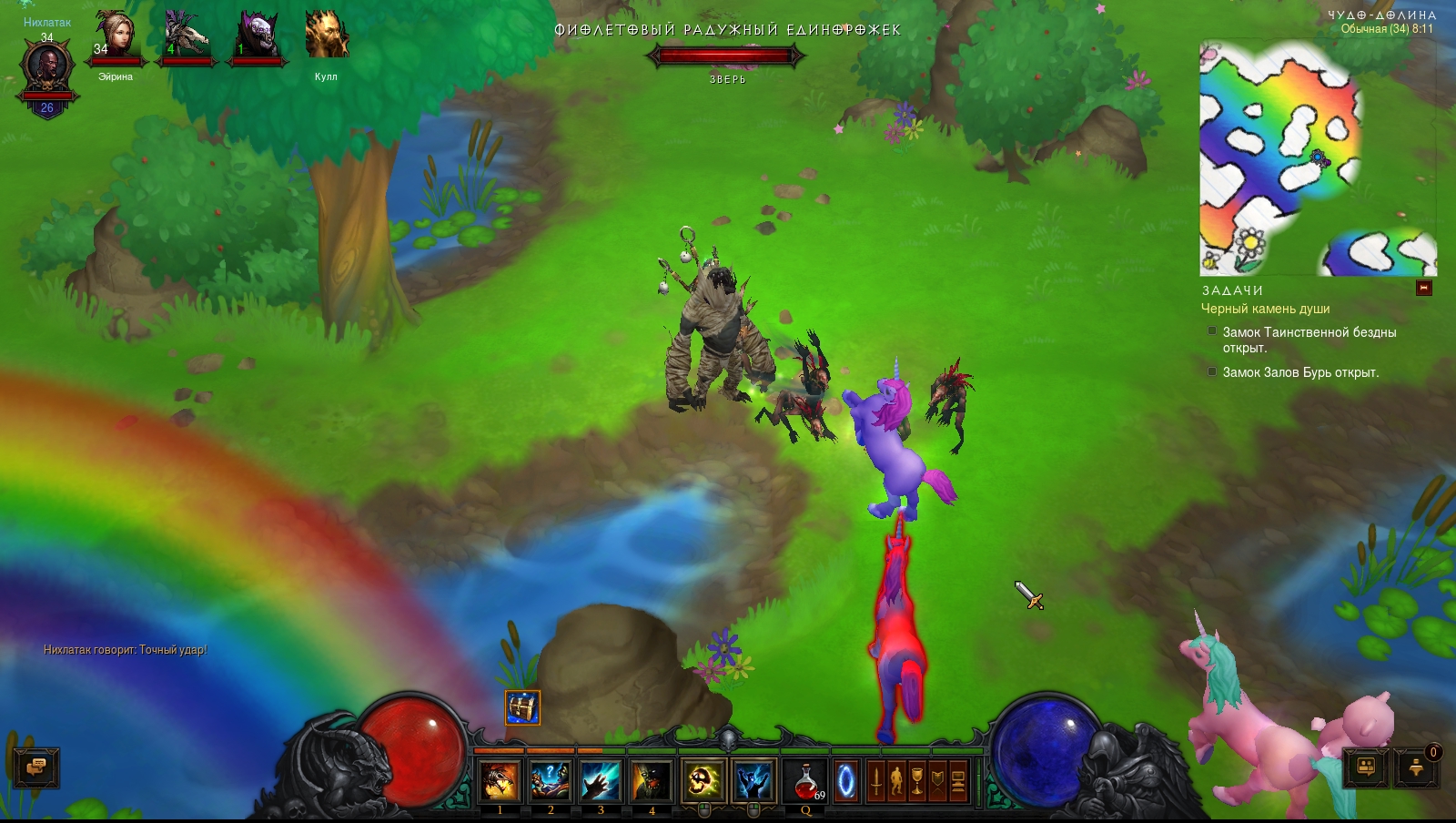The height and width of the screenshot is (823, 1456).
Task: Open the social friends list button
Action: 1366,767
